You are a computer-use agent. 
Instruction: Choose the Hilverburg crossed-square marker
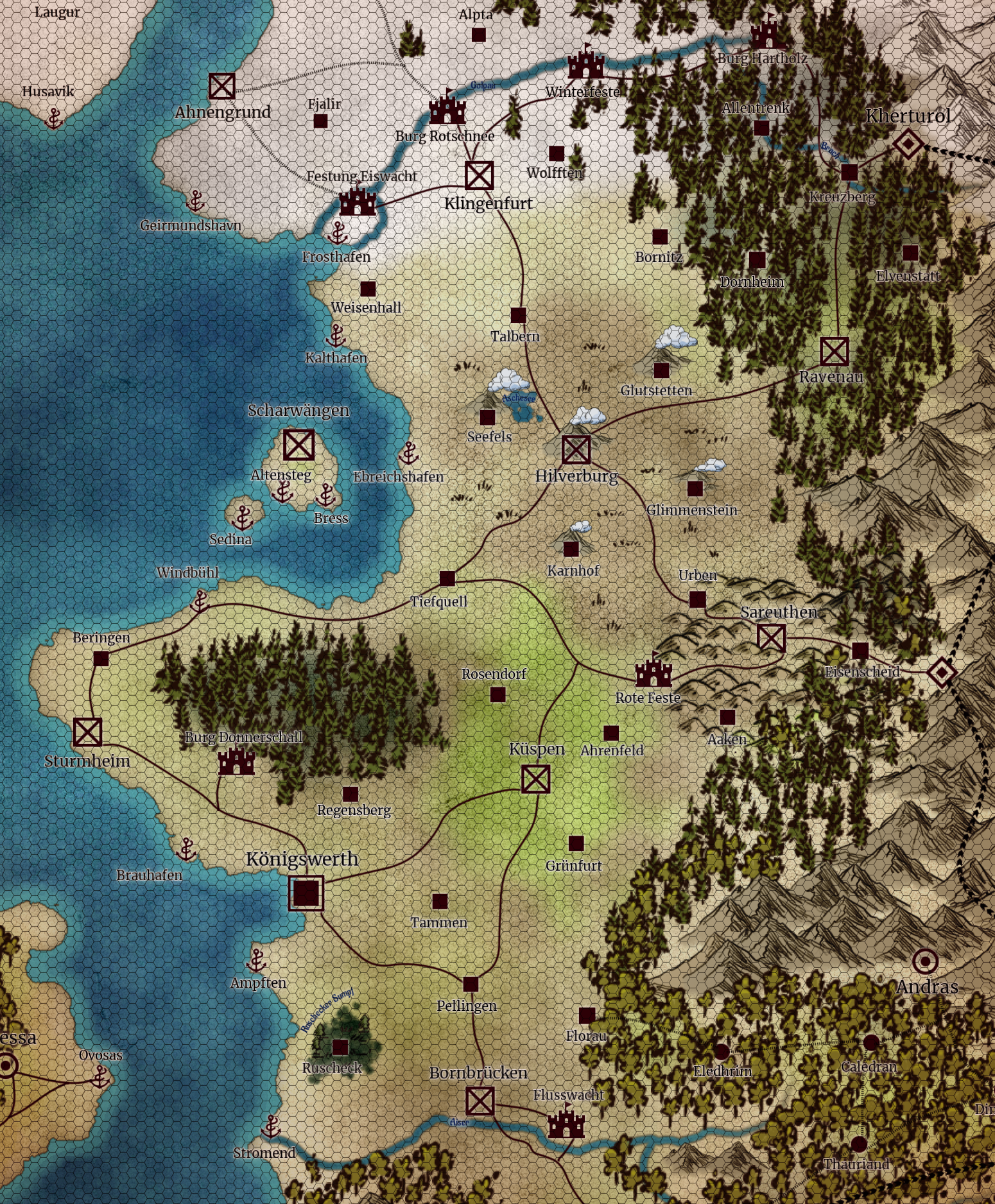(x=576, y=449)
